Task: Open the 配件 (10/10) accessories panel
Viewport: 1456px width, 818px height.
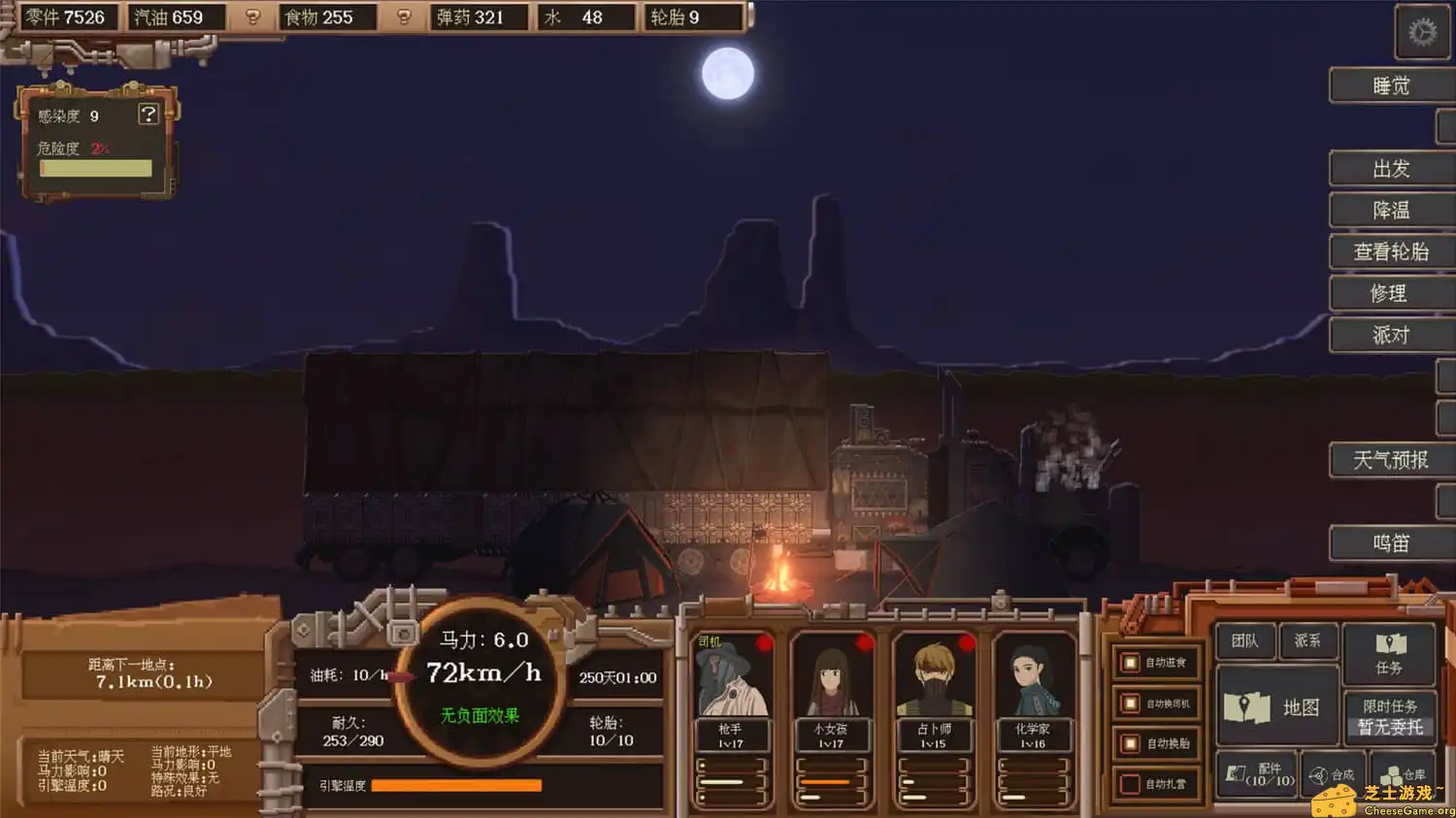Action: coord(1255,775)
